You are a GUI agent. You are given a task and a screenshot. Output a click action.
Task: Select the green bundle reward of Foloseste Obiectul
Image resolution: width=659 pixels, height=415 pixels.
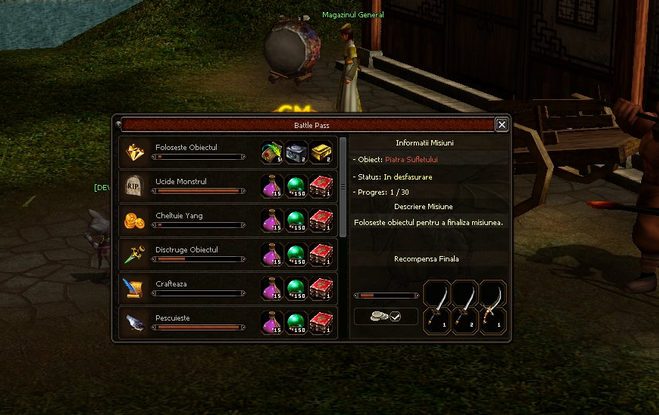click(x=272, y=152)
